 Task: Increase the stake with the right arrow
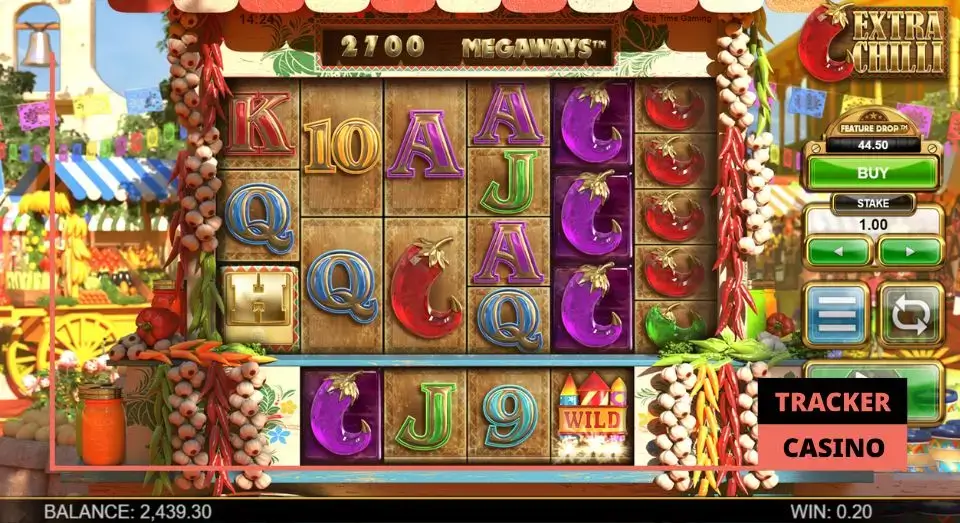click(910, 250)
